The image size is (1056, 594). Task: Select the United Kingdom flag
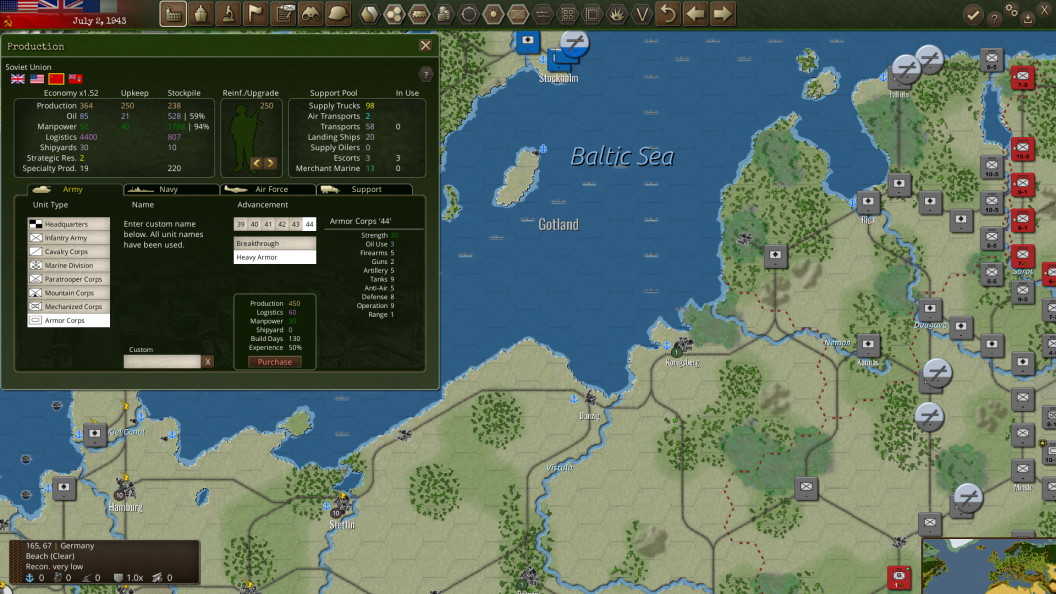18,78
